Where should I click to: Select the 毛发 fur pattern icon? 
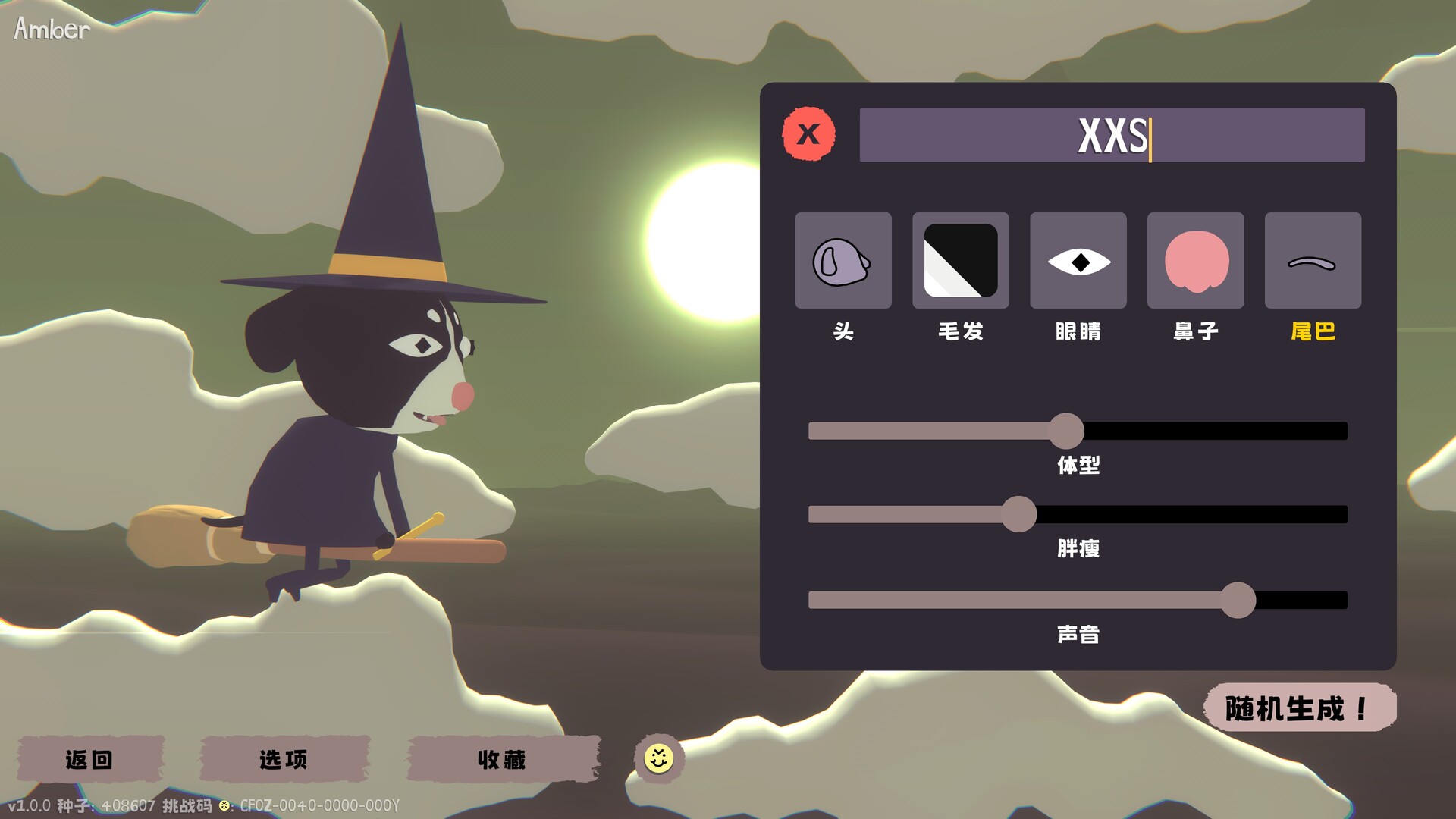tap(960, 260)
